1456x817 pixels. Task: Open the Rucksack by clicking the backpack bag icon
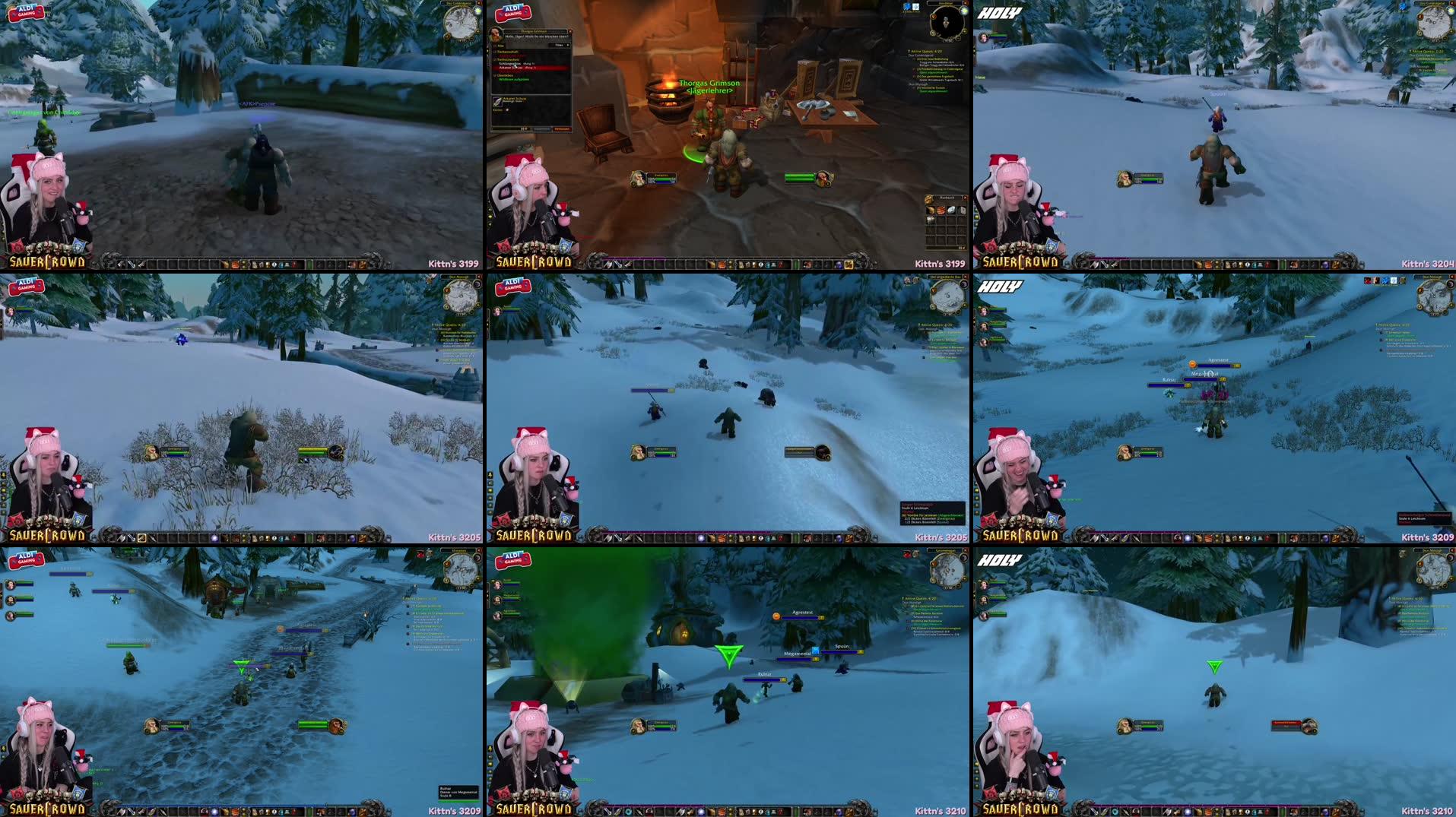[848, 264]
